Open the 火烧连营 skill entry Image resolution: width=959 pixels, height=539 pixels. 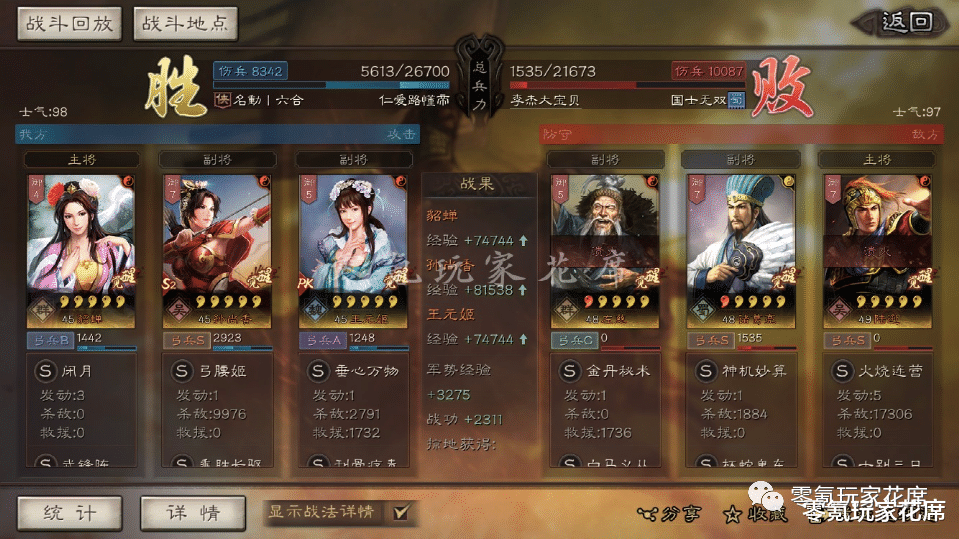pyautogui.click(x=876, y=371)
